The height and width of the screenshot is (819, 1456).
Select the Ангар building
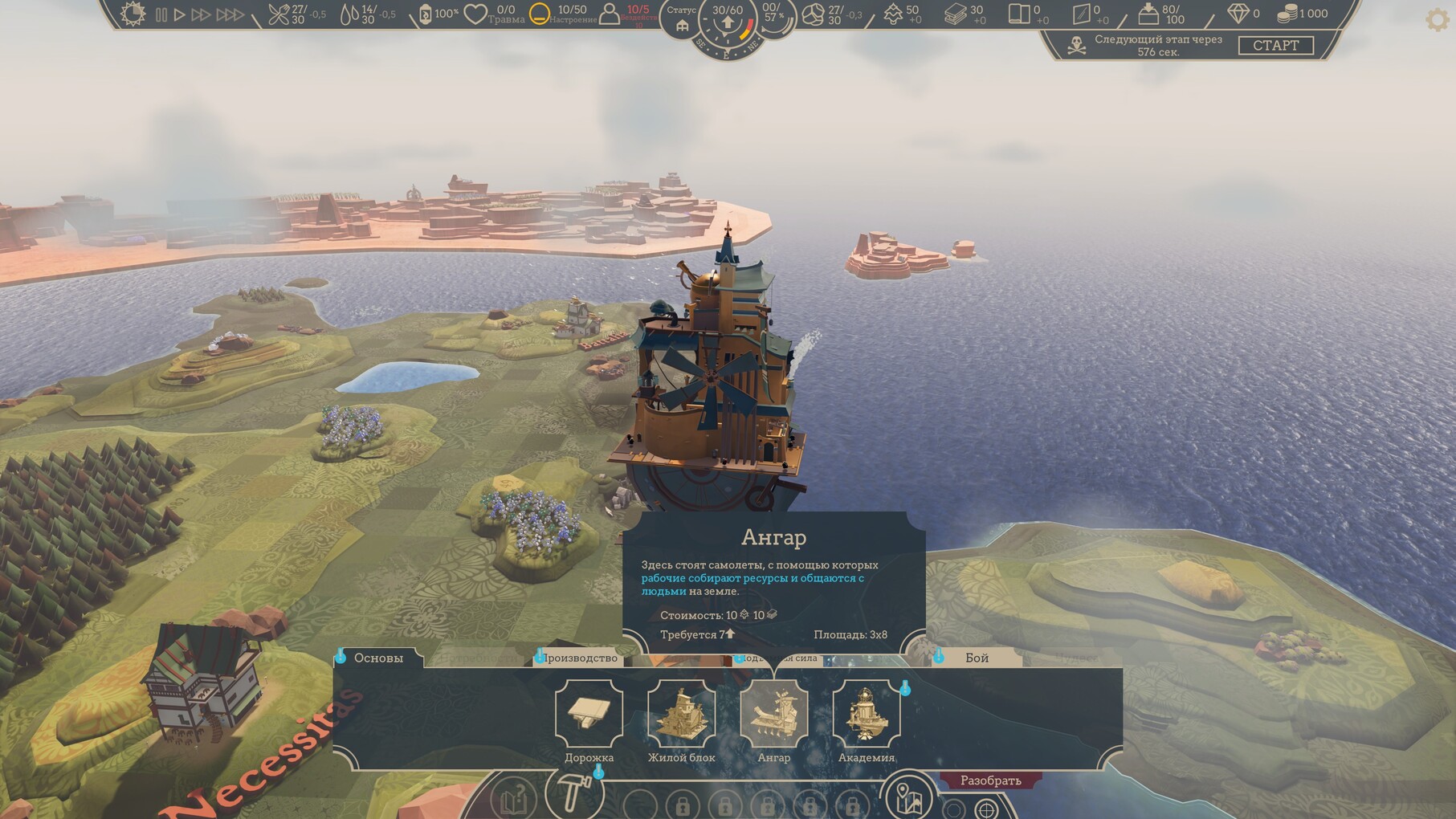tap(773, 714)
